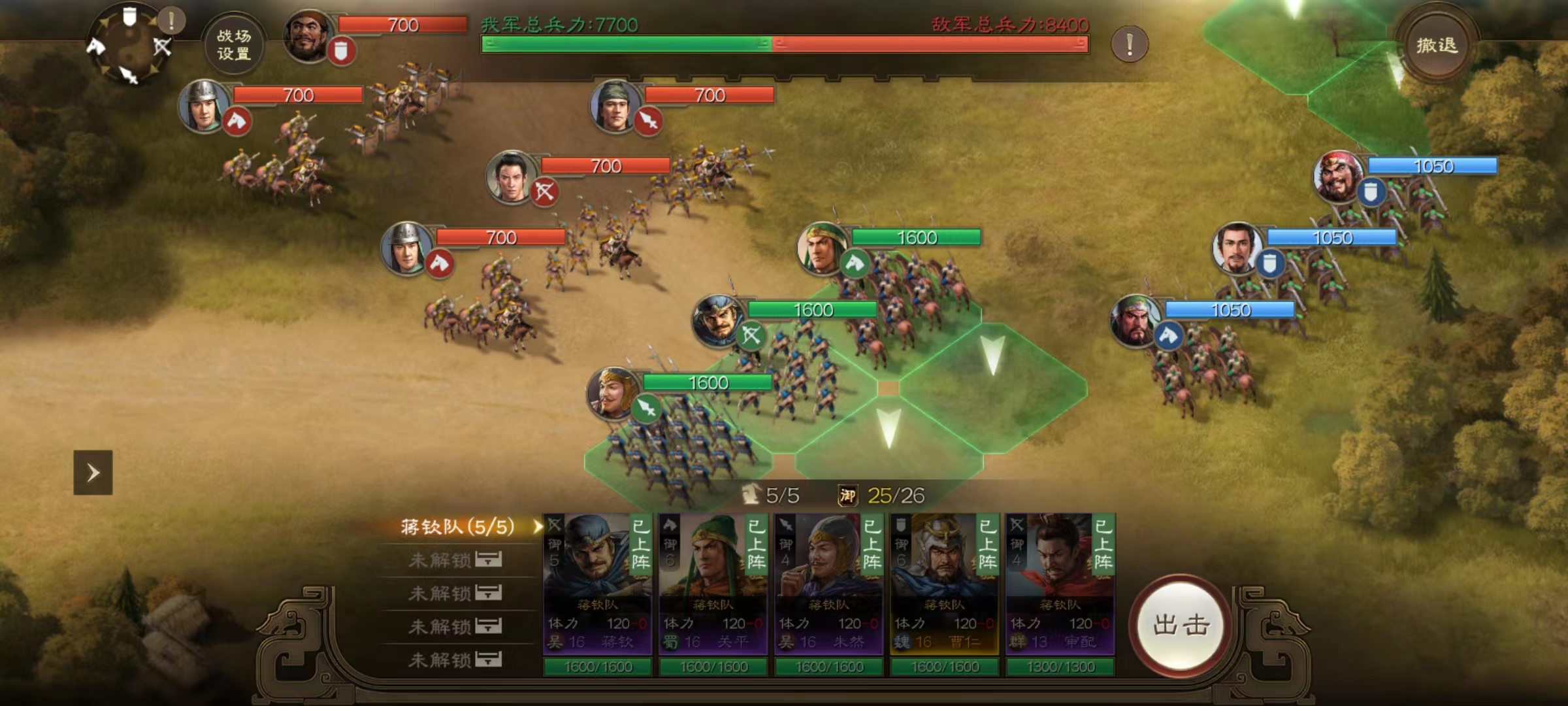Show the alert beside the troop strength bar
Viewport: 1568px width, 706px height.
1129,44
